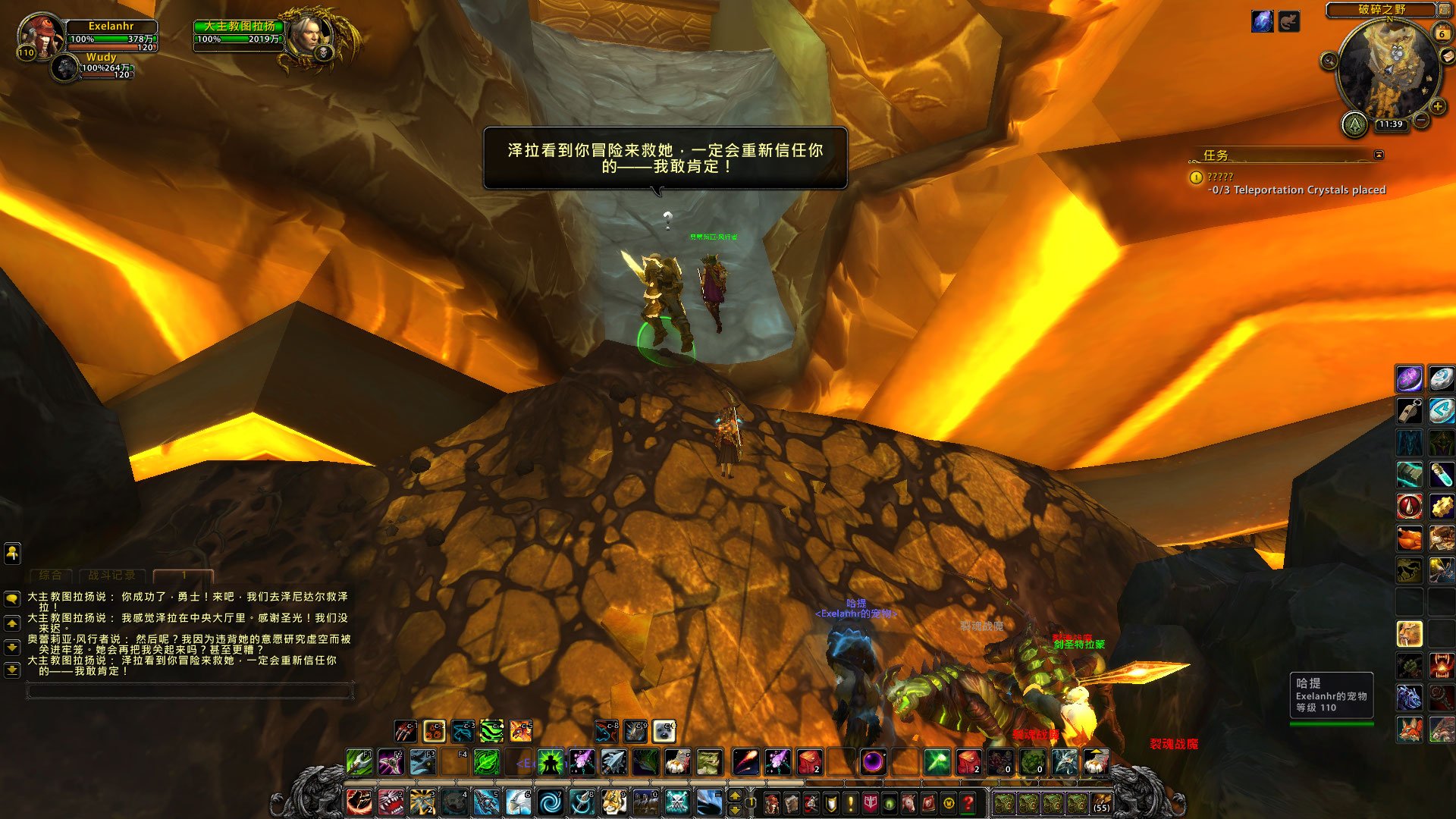Switch to the combat log chat tab

[111, 575]
